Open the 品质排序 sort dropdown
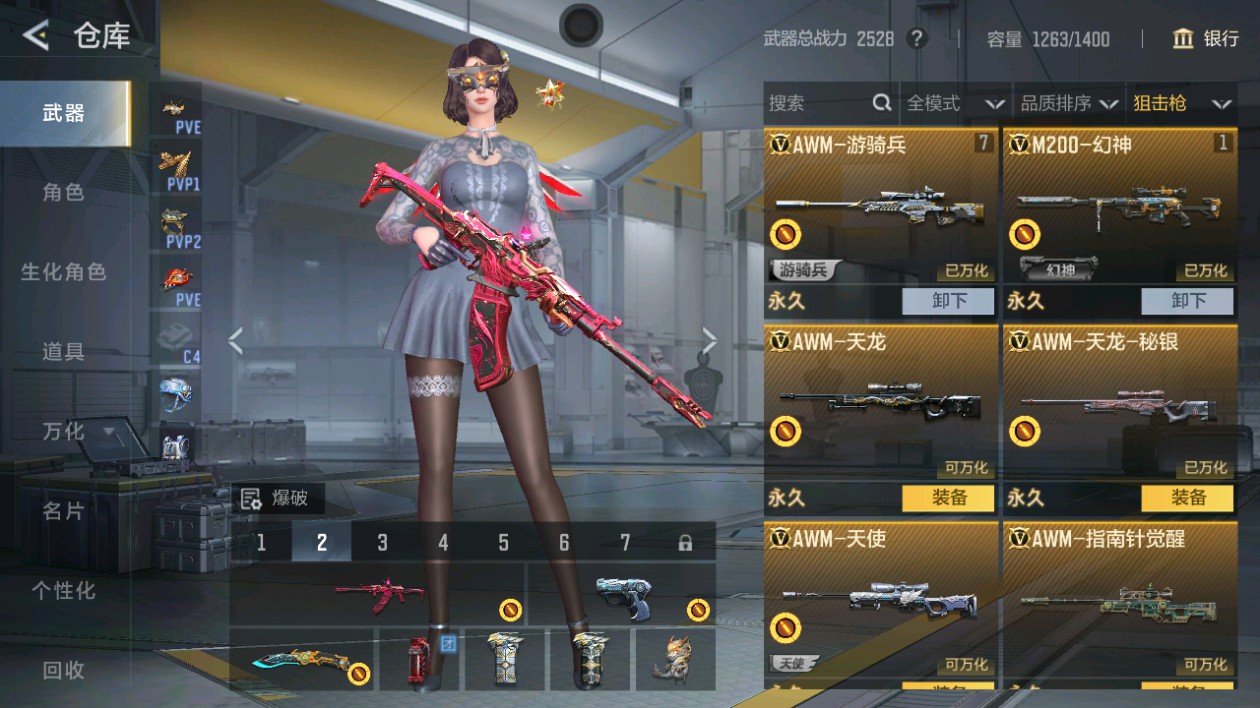Image resolution: width=1260 pixels, height=708 pixels. point(1068,103)
